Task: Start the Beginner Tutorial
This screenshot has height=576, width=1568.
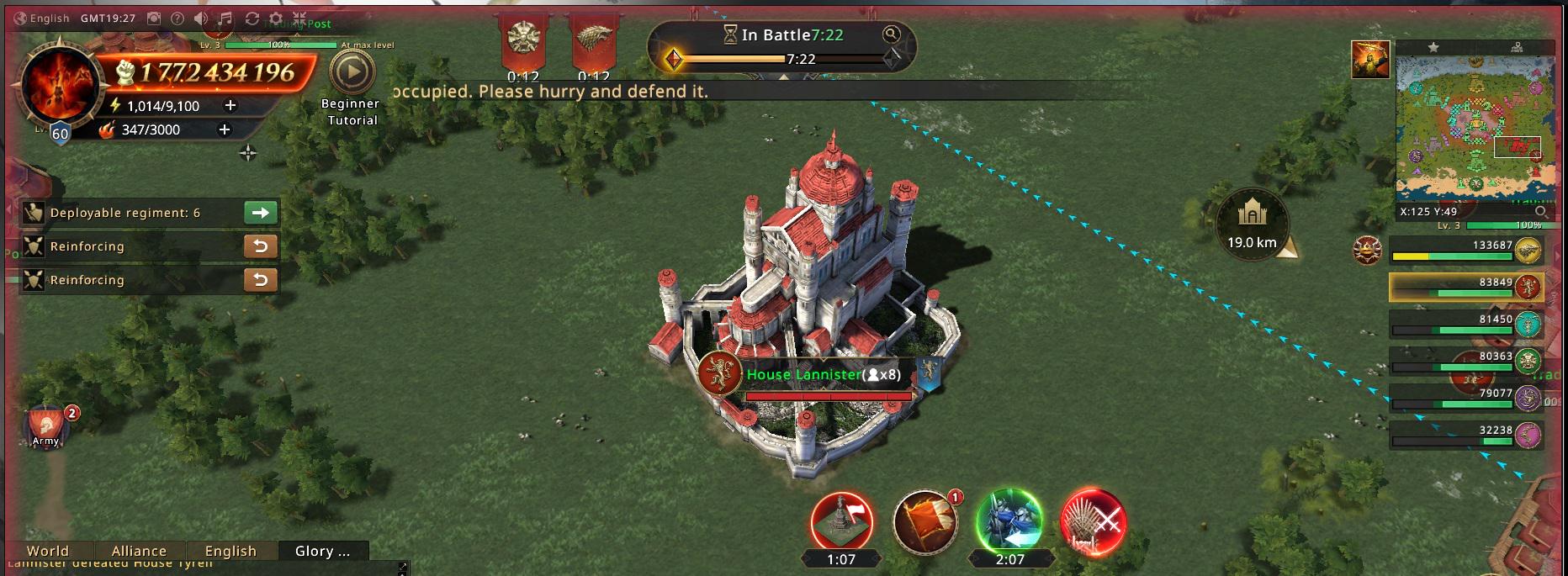Action: [352, 74]
